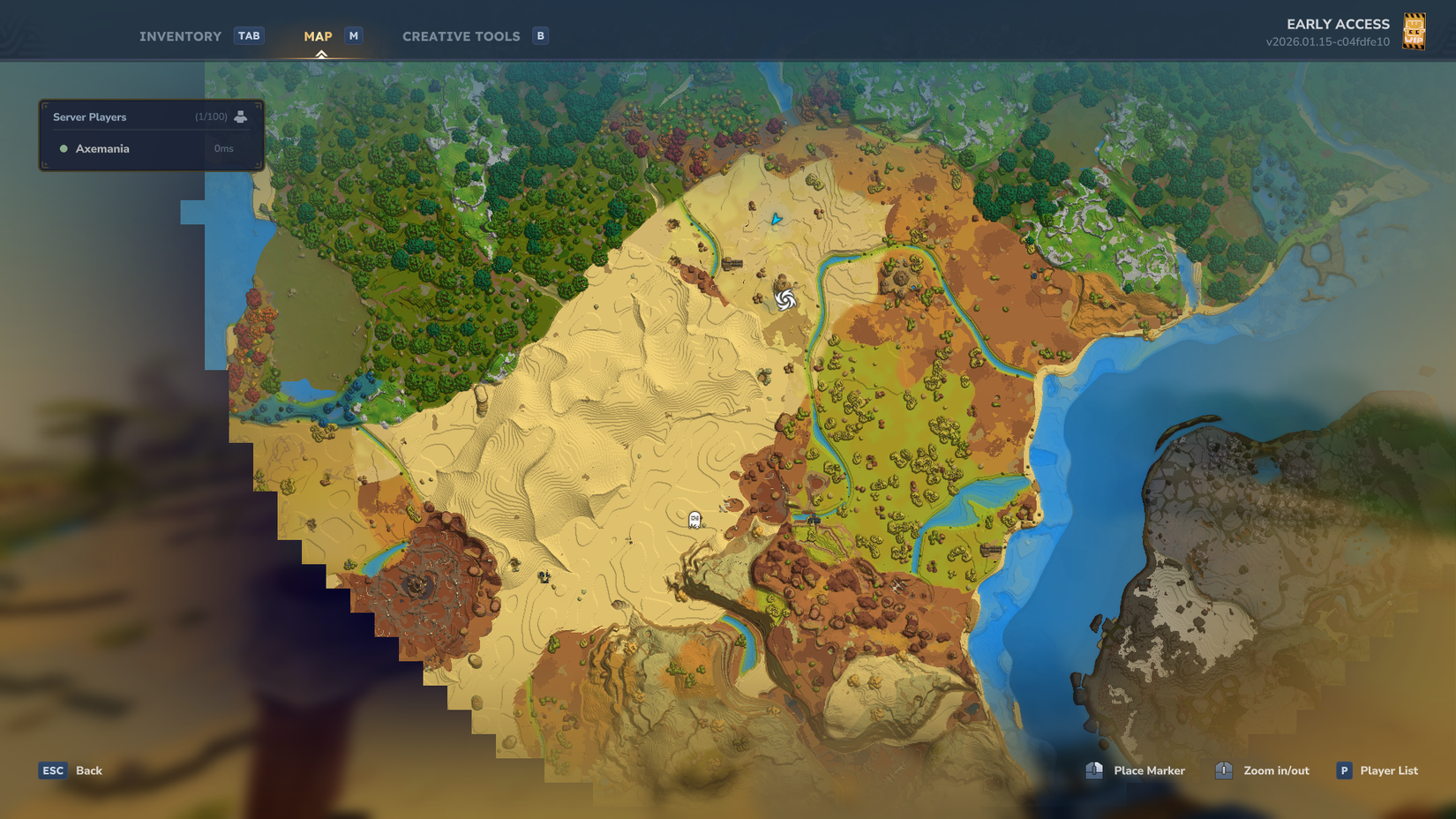Click the M keybind badge beside MAP

coord(353,35)
